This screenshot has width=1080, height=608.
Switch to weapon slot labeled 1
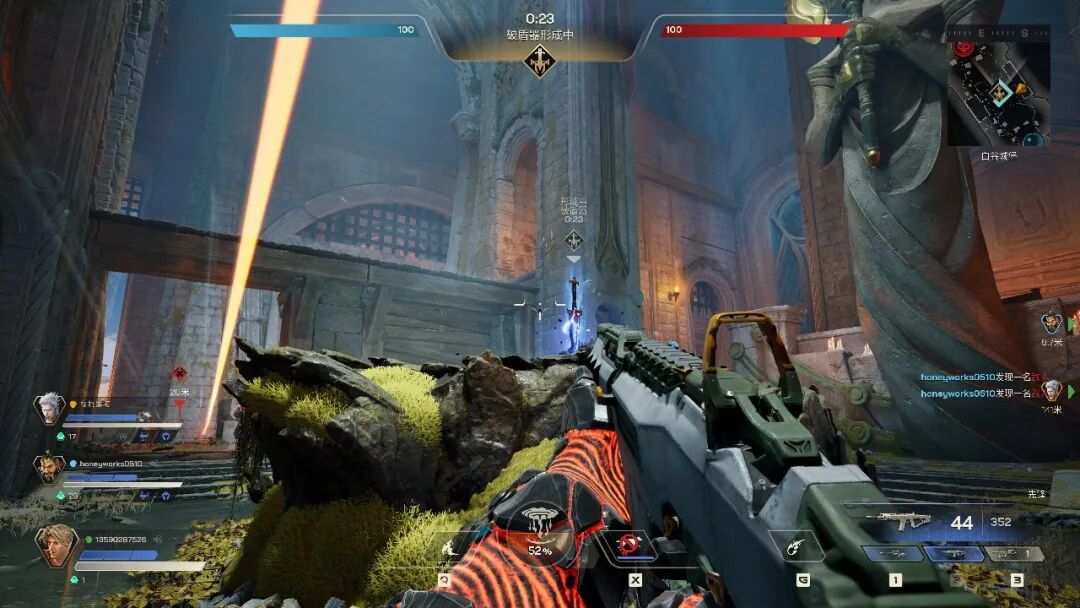(893, 554)
